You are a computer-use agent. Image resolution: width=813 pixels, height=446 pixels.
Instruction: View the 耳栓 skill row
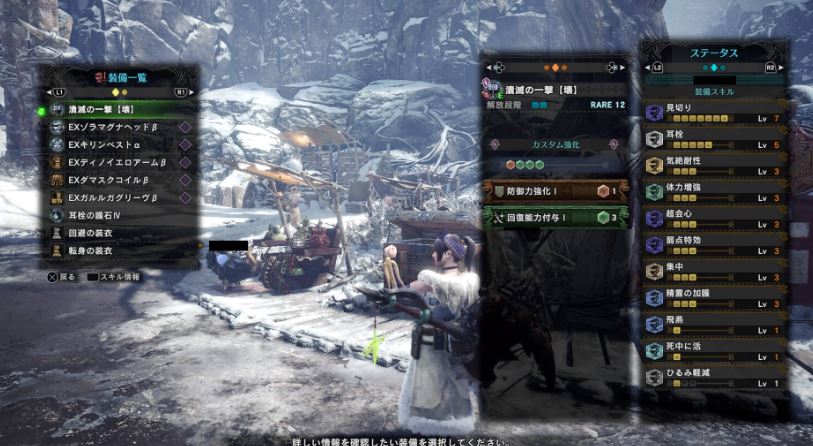[x=714, y=138]
